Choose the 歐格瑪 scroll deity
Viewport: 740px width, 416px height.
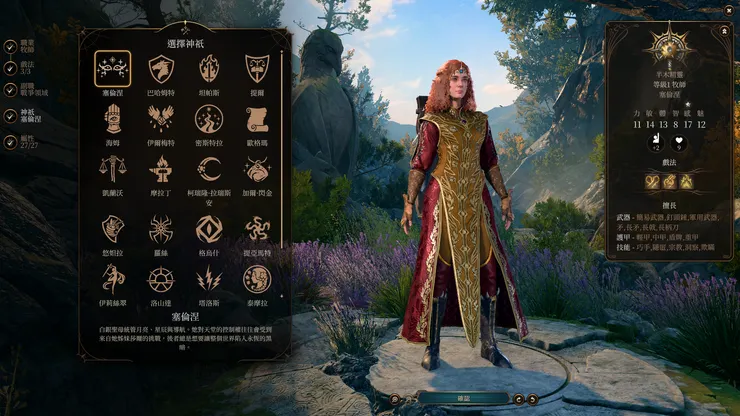pos(257,120)
